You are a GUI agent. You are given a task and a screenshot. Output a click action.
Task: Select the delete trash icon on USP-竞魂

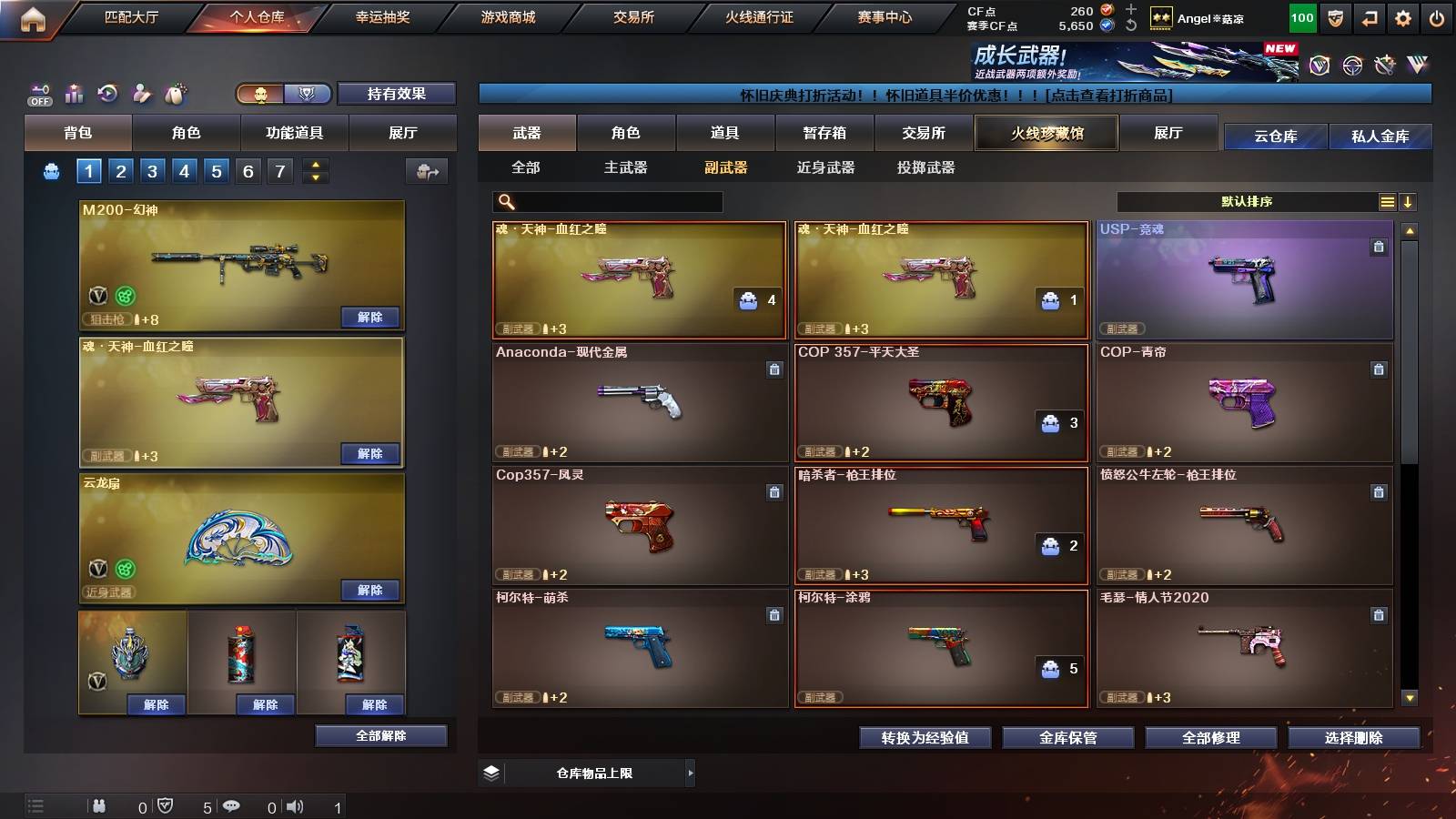(x=1380, y=244)
